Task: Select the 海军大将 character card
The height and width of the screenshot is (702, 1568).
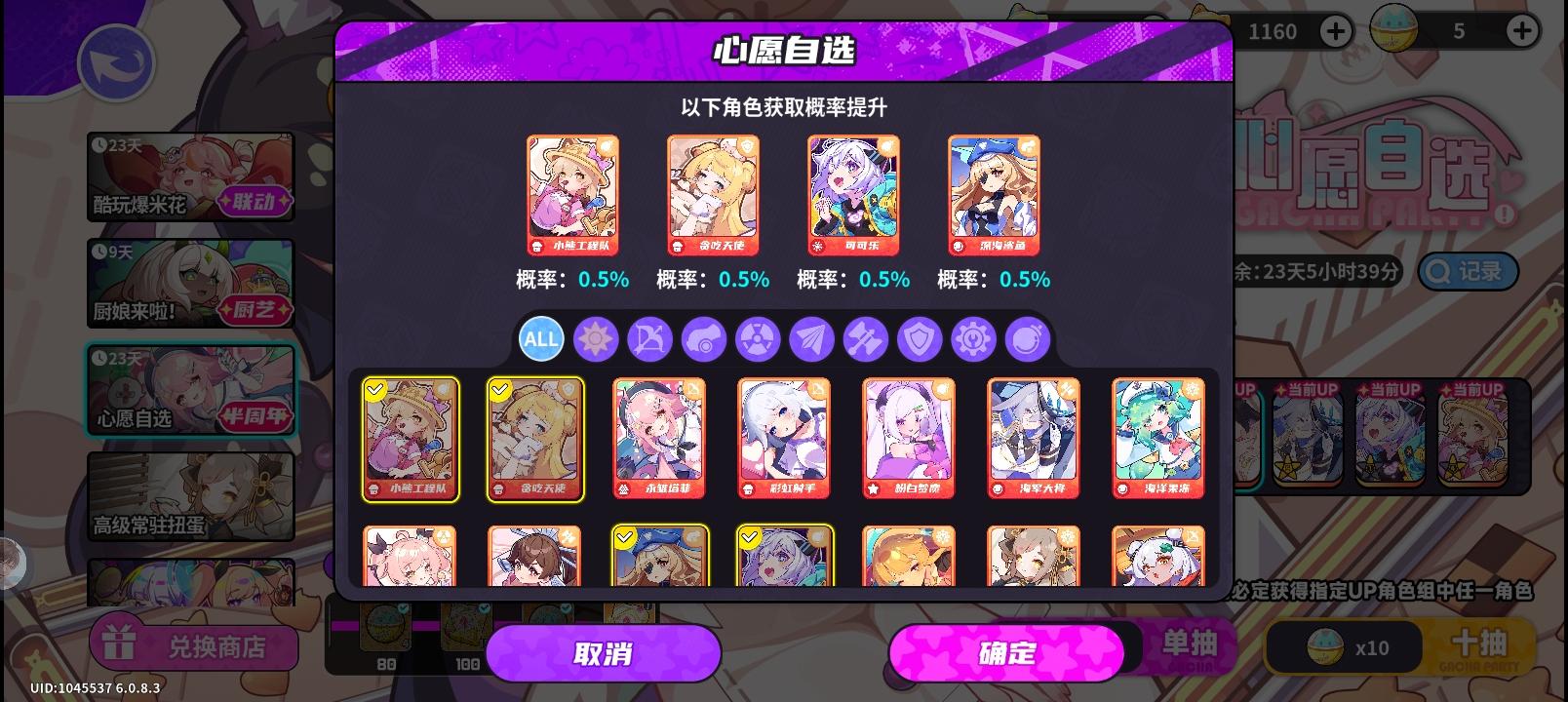Action: coord(1034,438)
